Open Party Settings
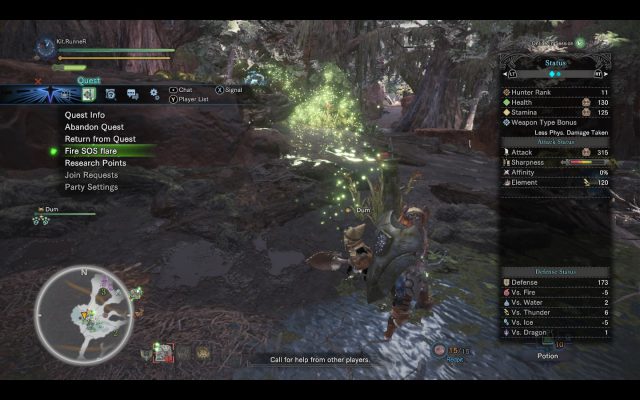 91,187
